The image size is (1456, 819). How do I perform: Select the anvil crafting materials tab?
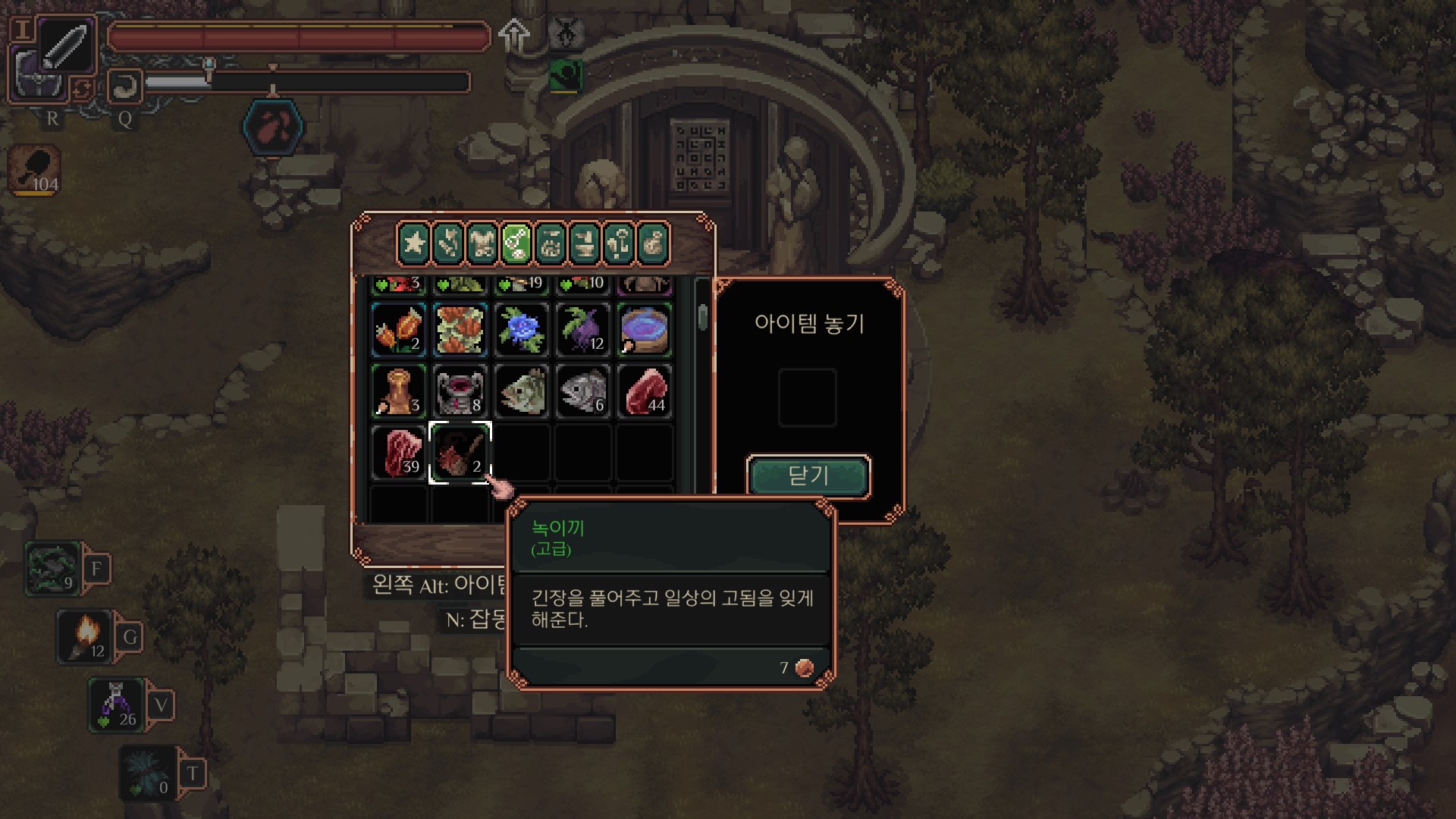(x=585, y=243)
